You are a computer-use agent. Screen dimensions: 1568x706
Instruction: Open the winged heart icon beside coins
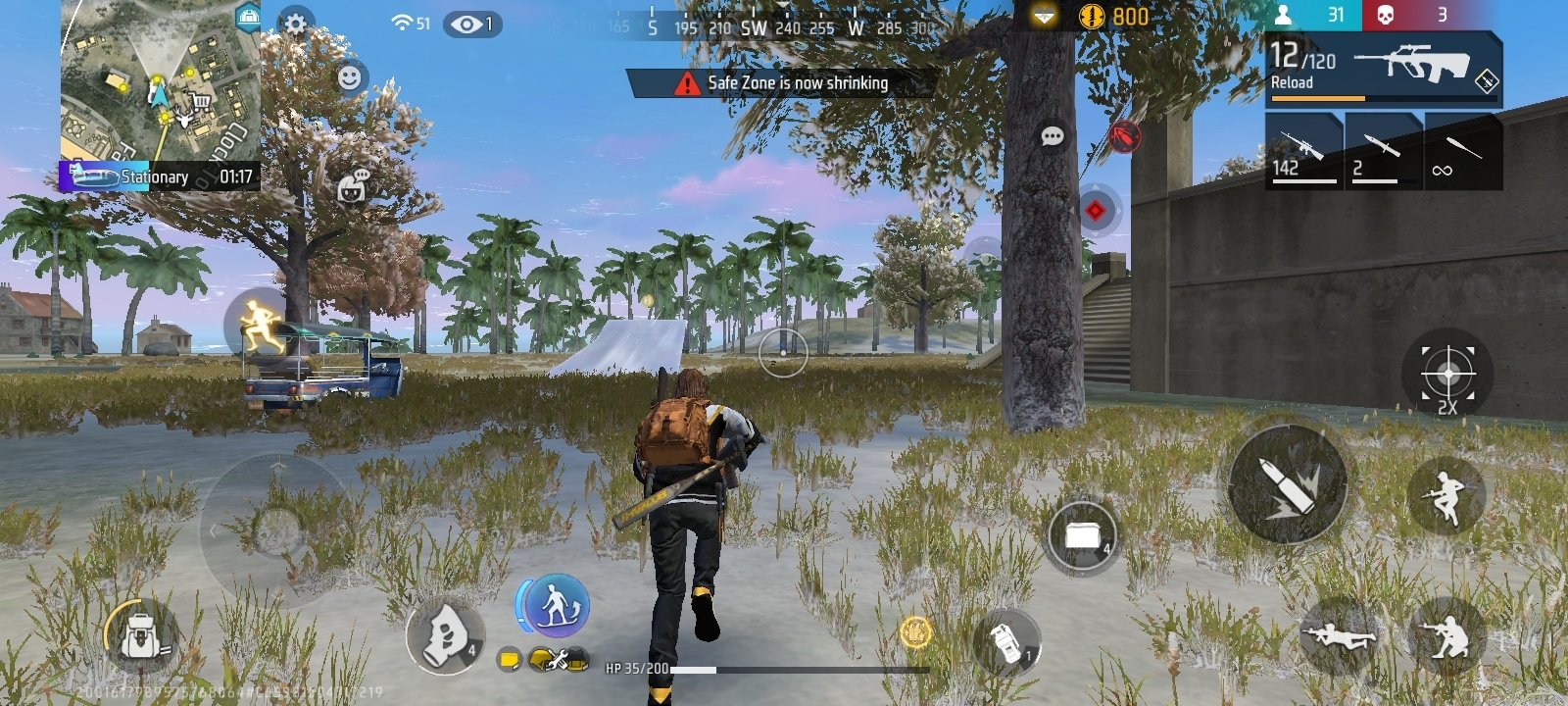tap(1044, 17)
